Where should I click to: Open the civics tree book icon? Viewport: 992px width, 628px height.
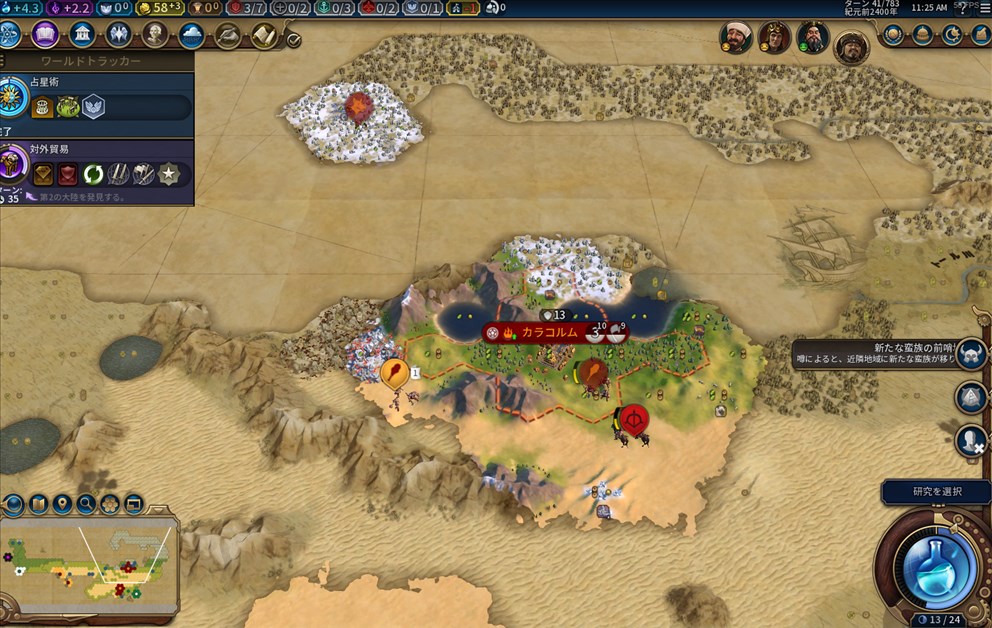pyautogui.click(x=45, y=35)
